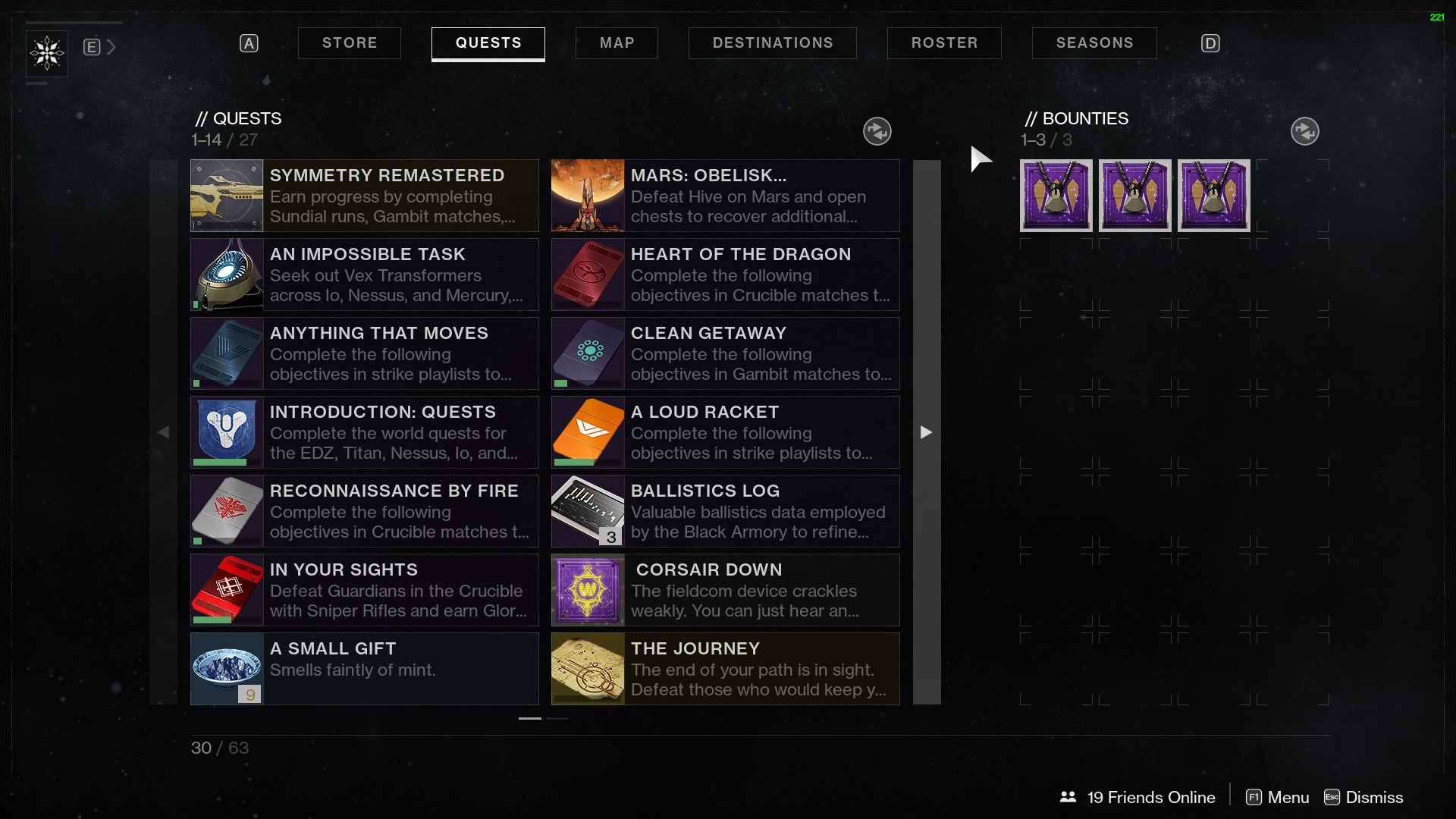Choose the Clean Getaway quest
This screenshot has width=1456, height=819.
click(725, 353)
